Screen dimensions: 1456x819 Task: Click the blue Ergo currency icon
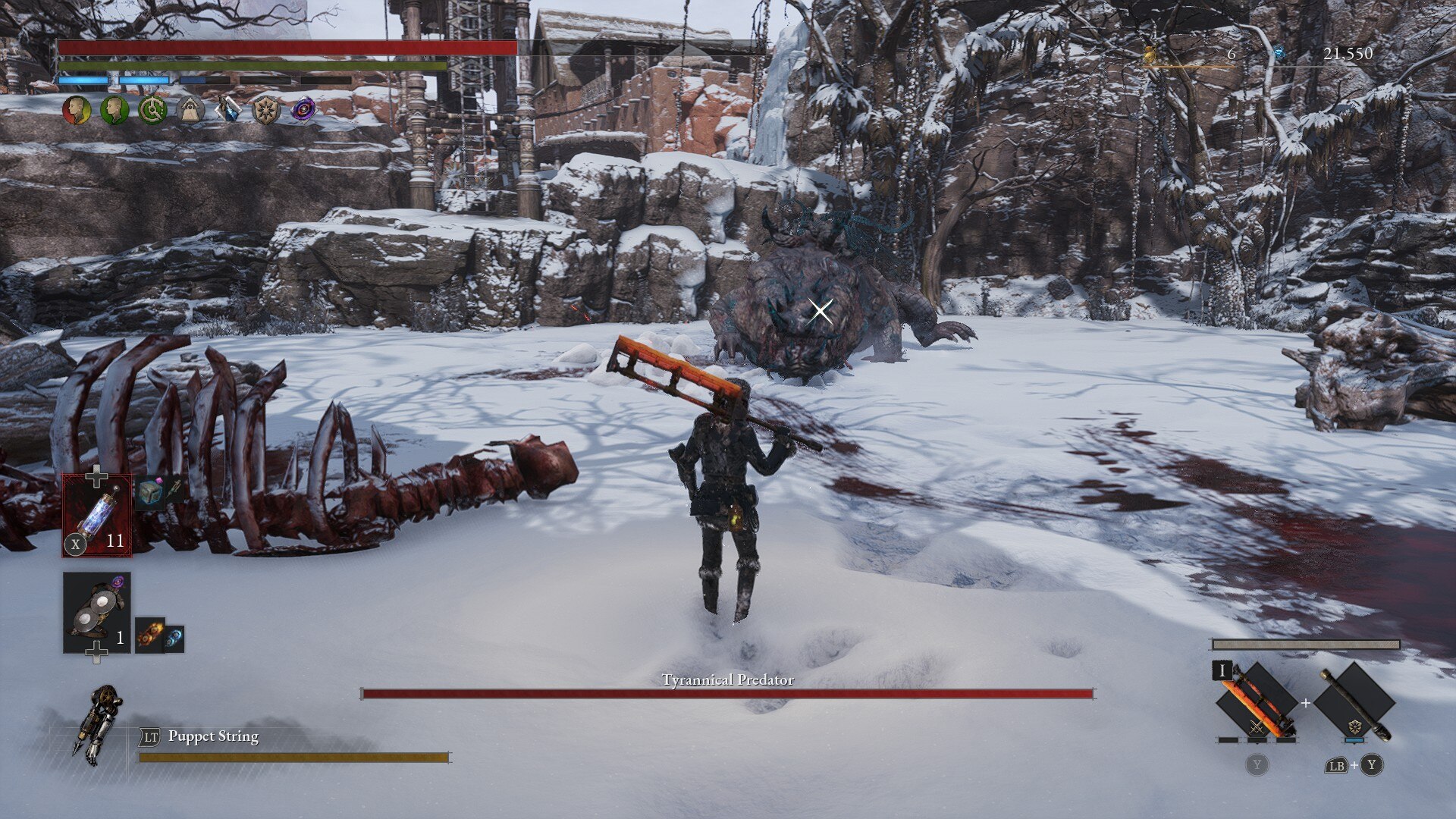coord(1279,53)
